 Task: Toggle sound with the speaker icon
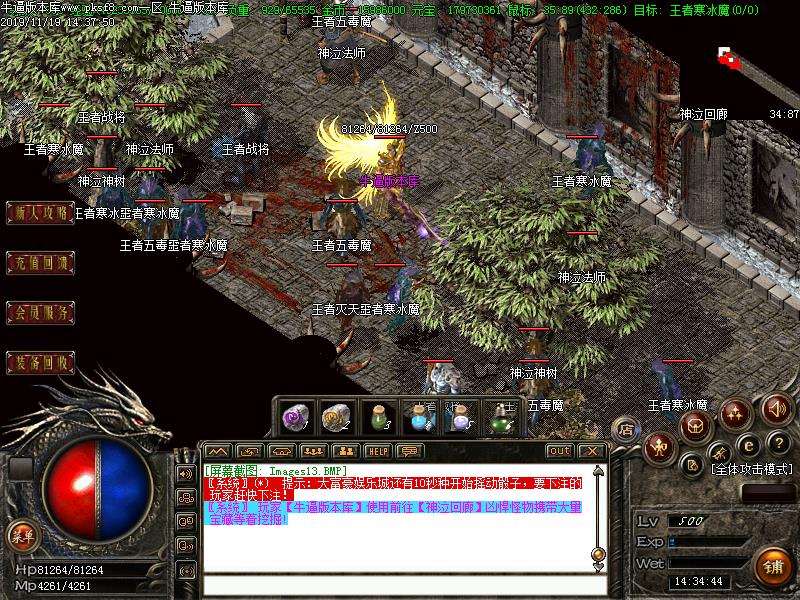[x=776, y=408]
